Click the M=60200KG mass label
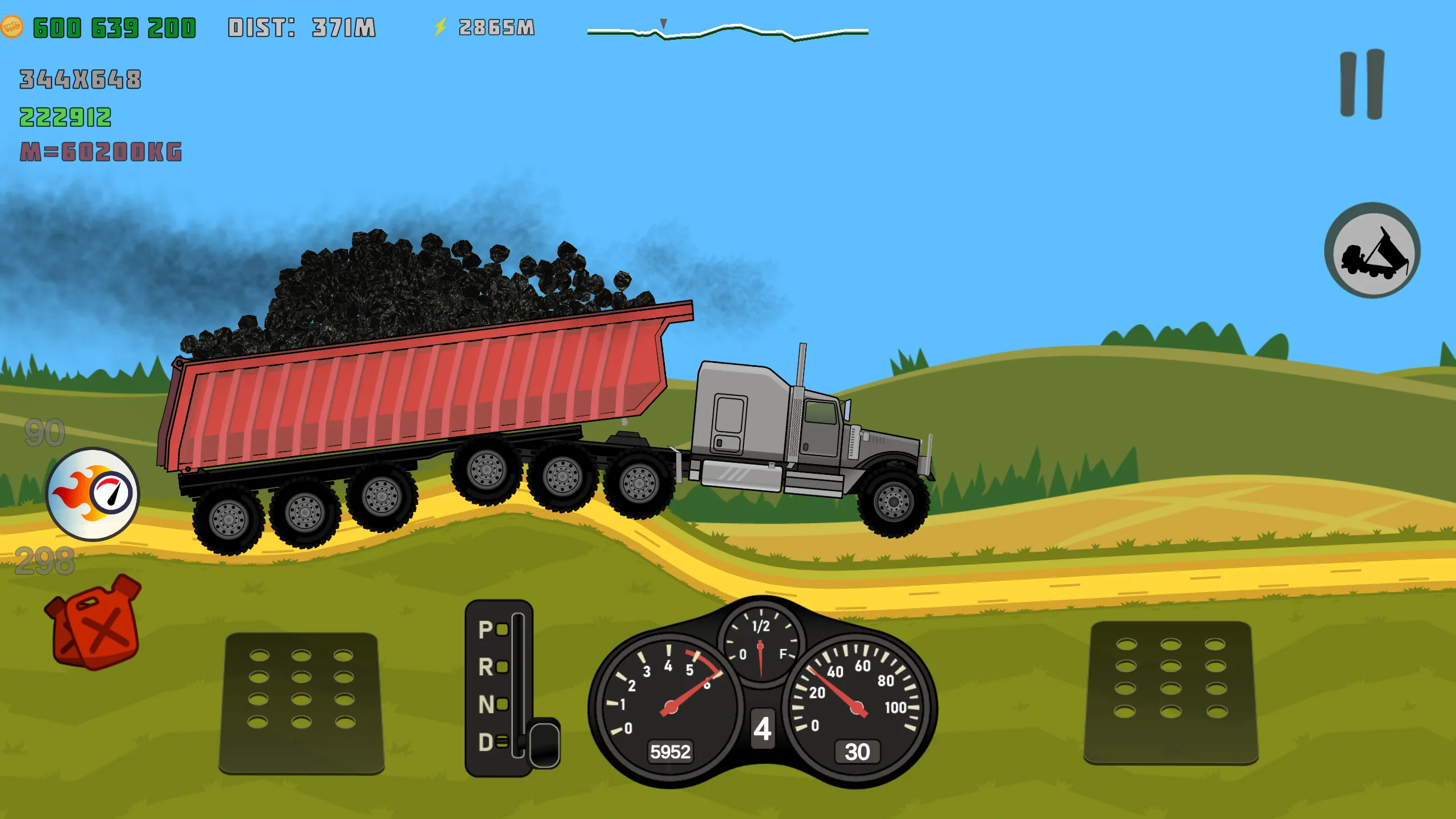Image resolution: width=1456 pixels, height=819 pixels. 102,152
